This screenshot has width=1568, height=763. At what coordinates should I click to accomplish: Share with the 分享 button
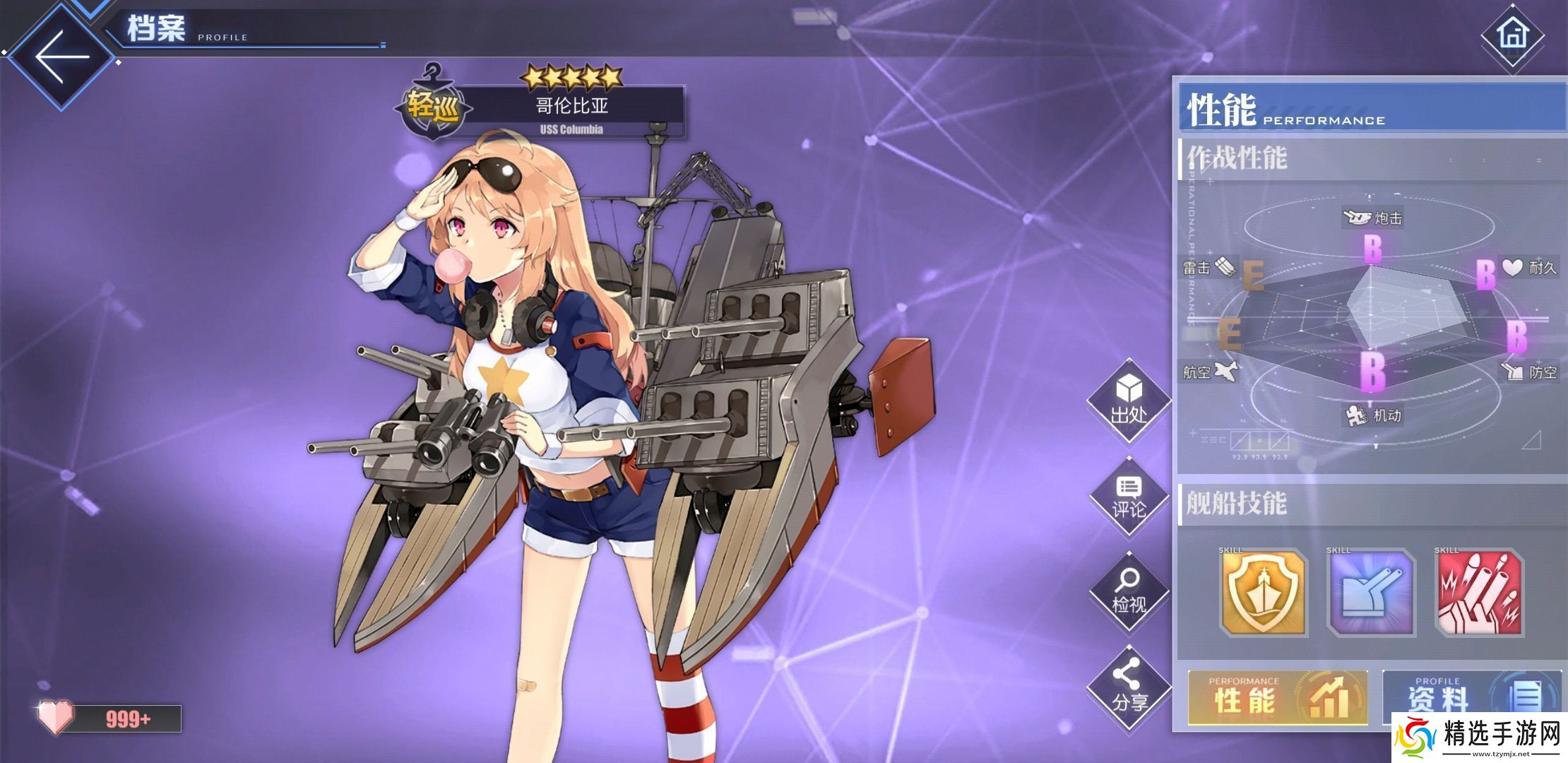1128,685
